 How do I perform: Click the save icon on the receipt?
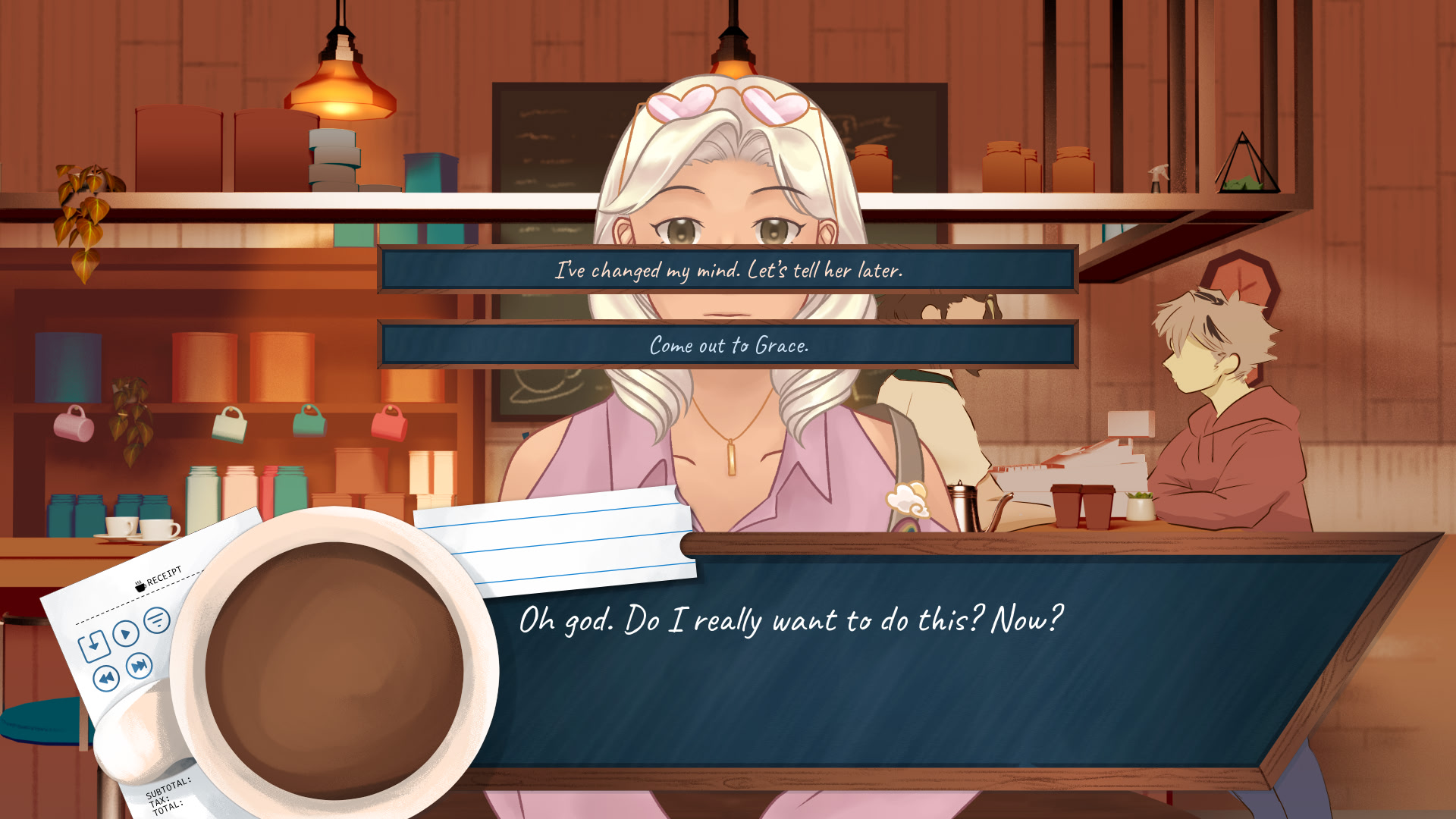click(95, 645)
